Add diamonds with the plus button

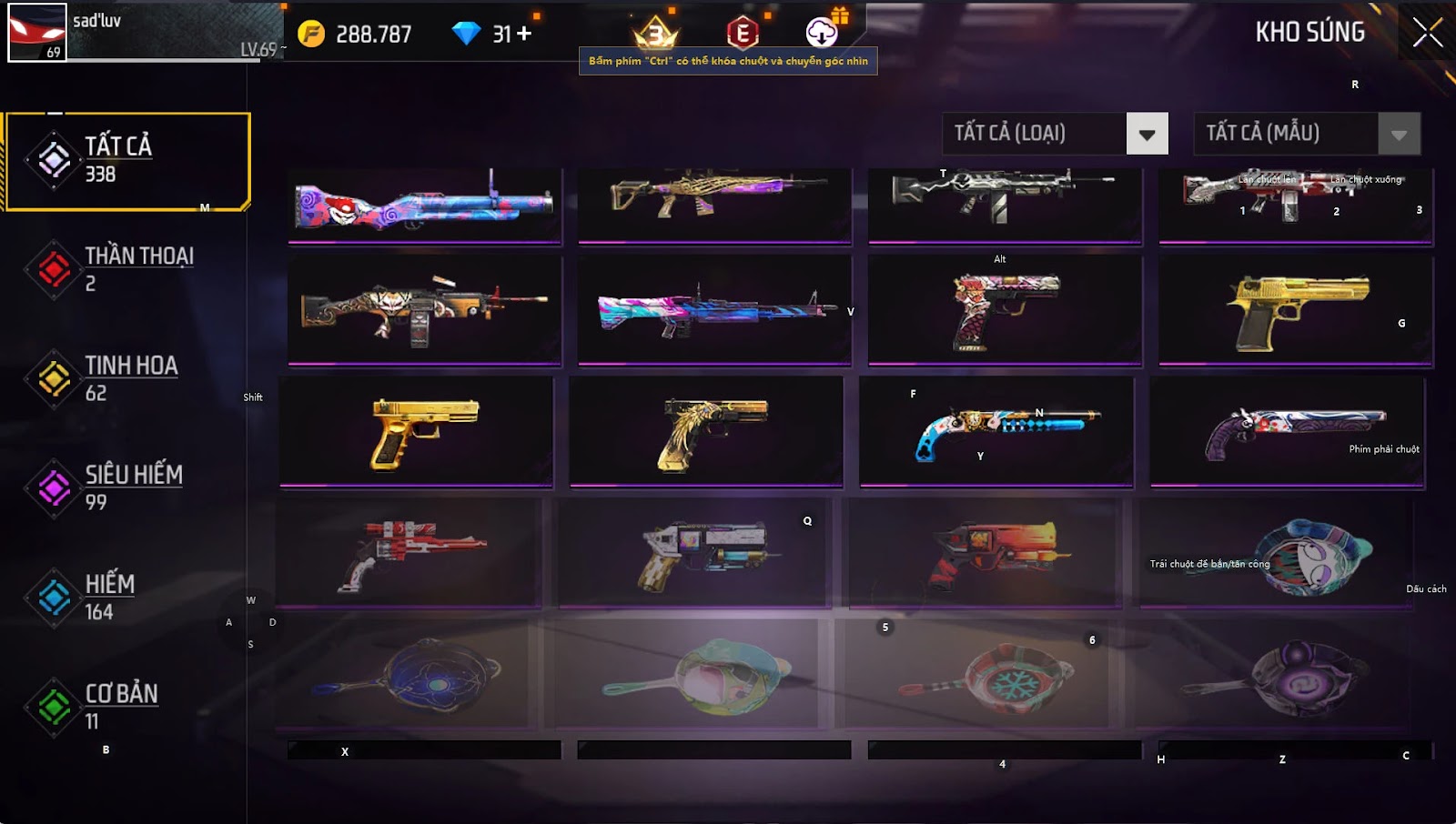coord(524,34)
